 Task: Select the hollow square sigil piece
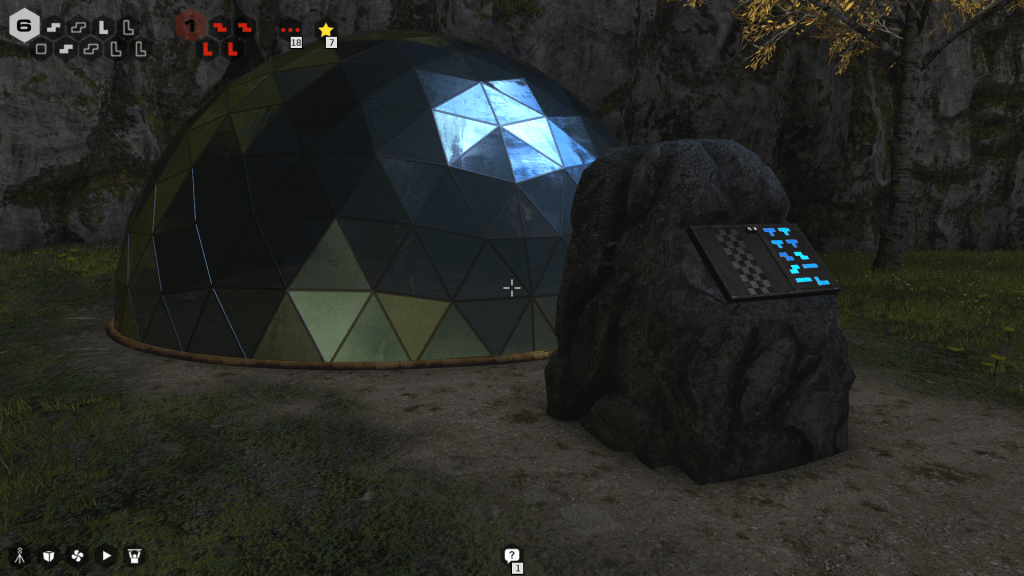(x=41, y=48)
